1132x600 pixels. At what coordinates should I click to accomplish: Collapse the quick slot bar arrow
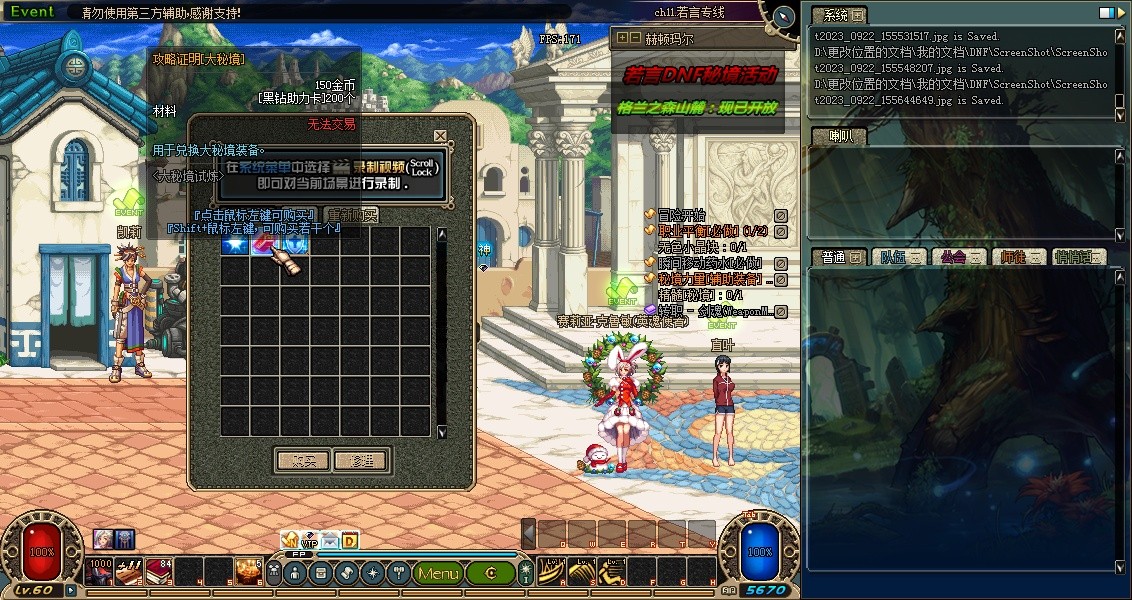529,534
